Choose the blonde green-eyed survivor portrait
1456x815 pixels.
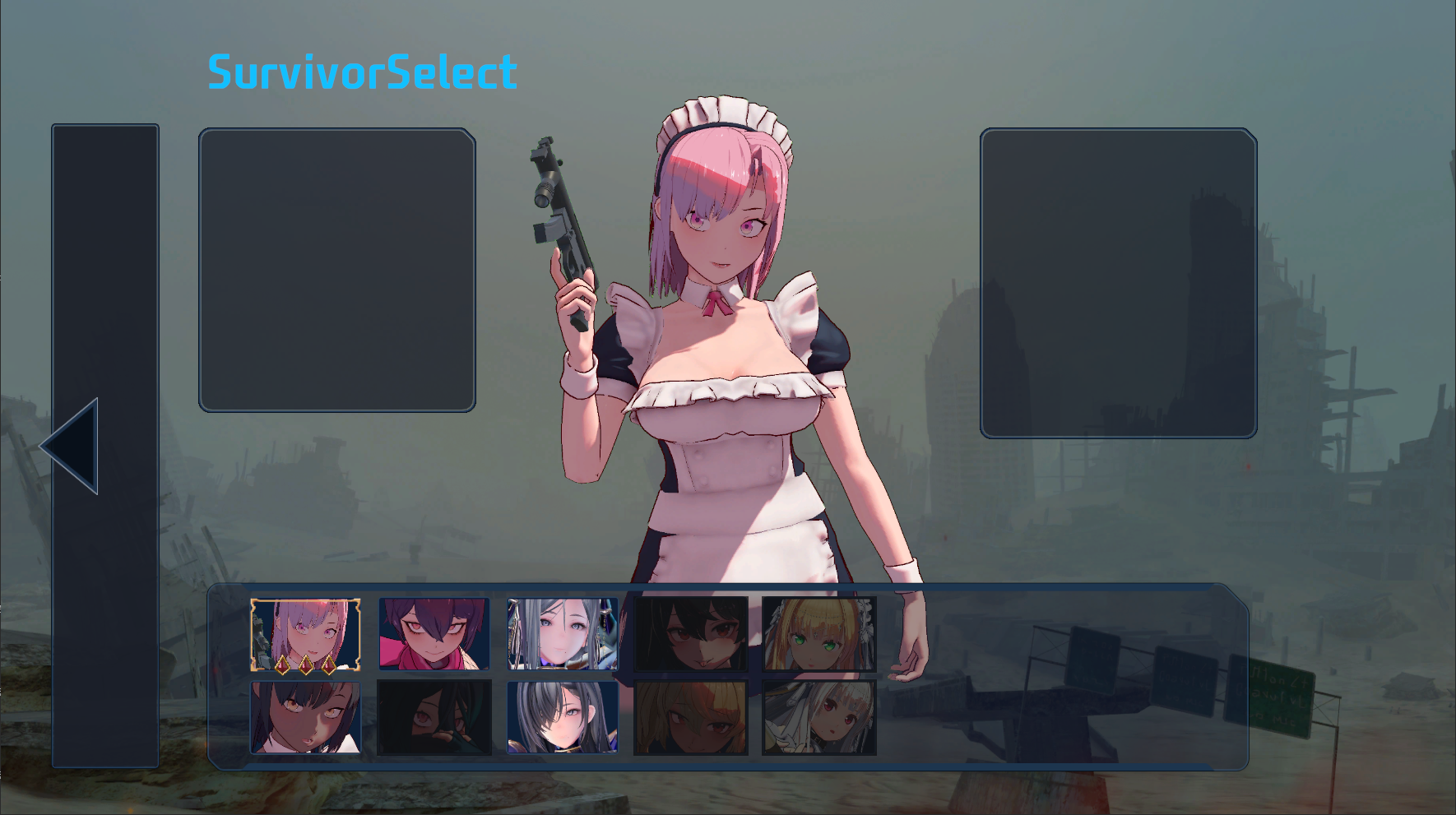pos(819,634)
